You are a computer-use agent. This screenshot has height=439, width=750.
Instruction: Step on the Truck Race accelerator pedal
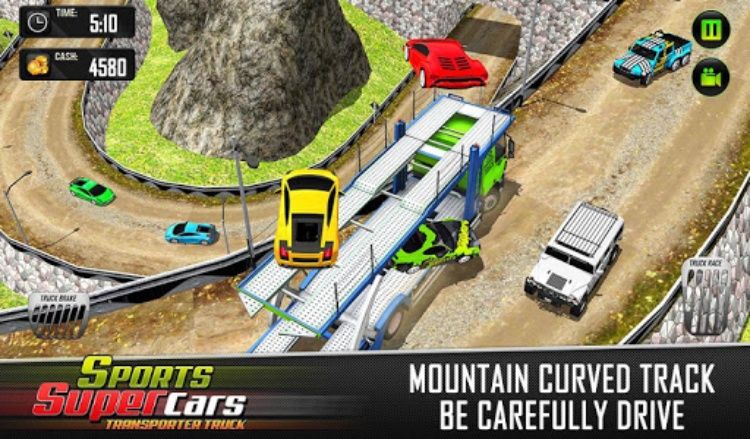point(707,300)
